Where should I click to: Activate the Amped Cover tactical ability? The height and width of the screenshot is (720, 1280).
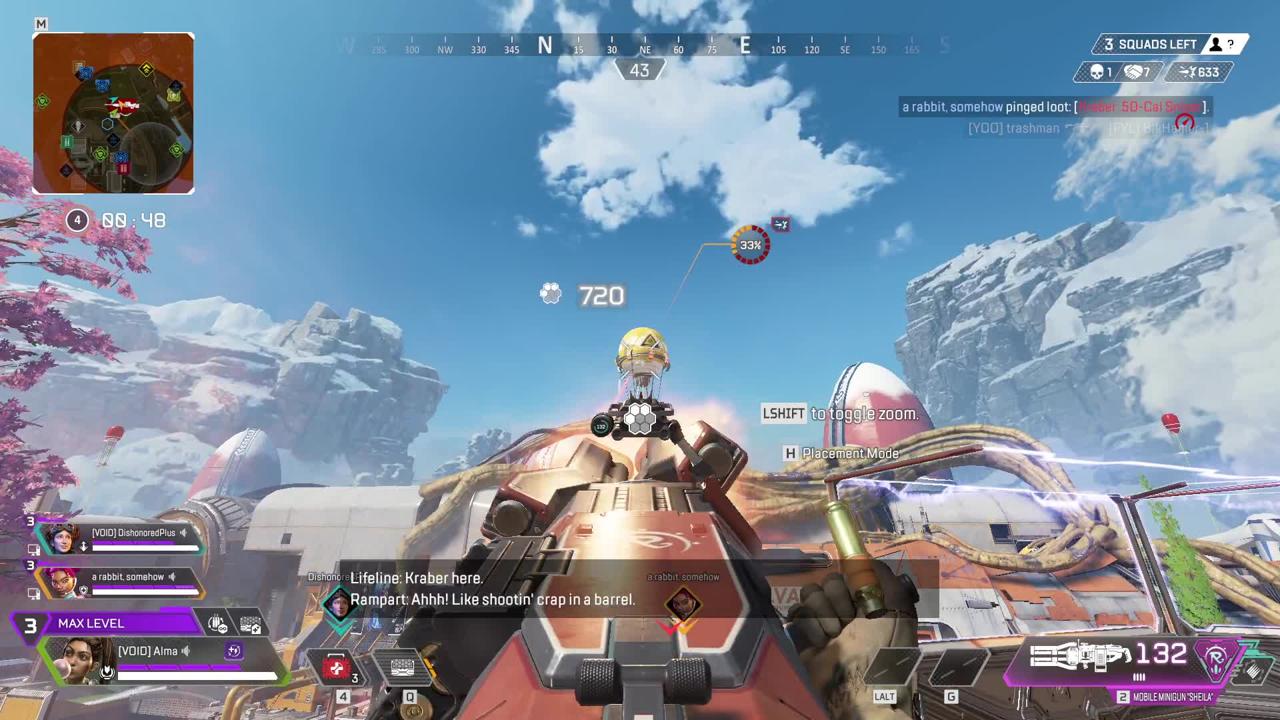tap(403, 668)
